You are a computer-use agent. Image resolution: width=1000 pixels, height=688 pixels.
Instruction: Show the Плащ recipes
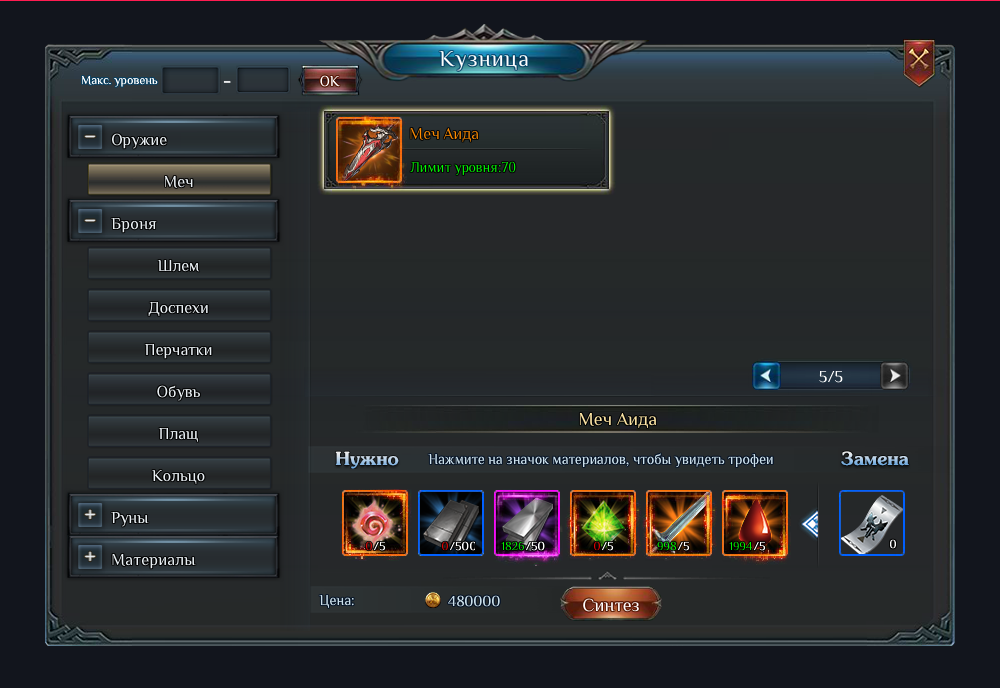tap(179, 433)
